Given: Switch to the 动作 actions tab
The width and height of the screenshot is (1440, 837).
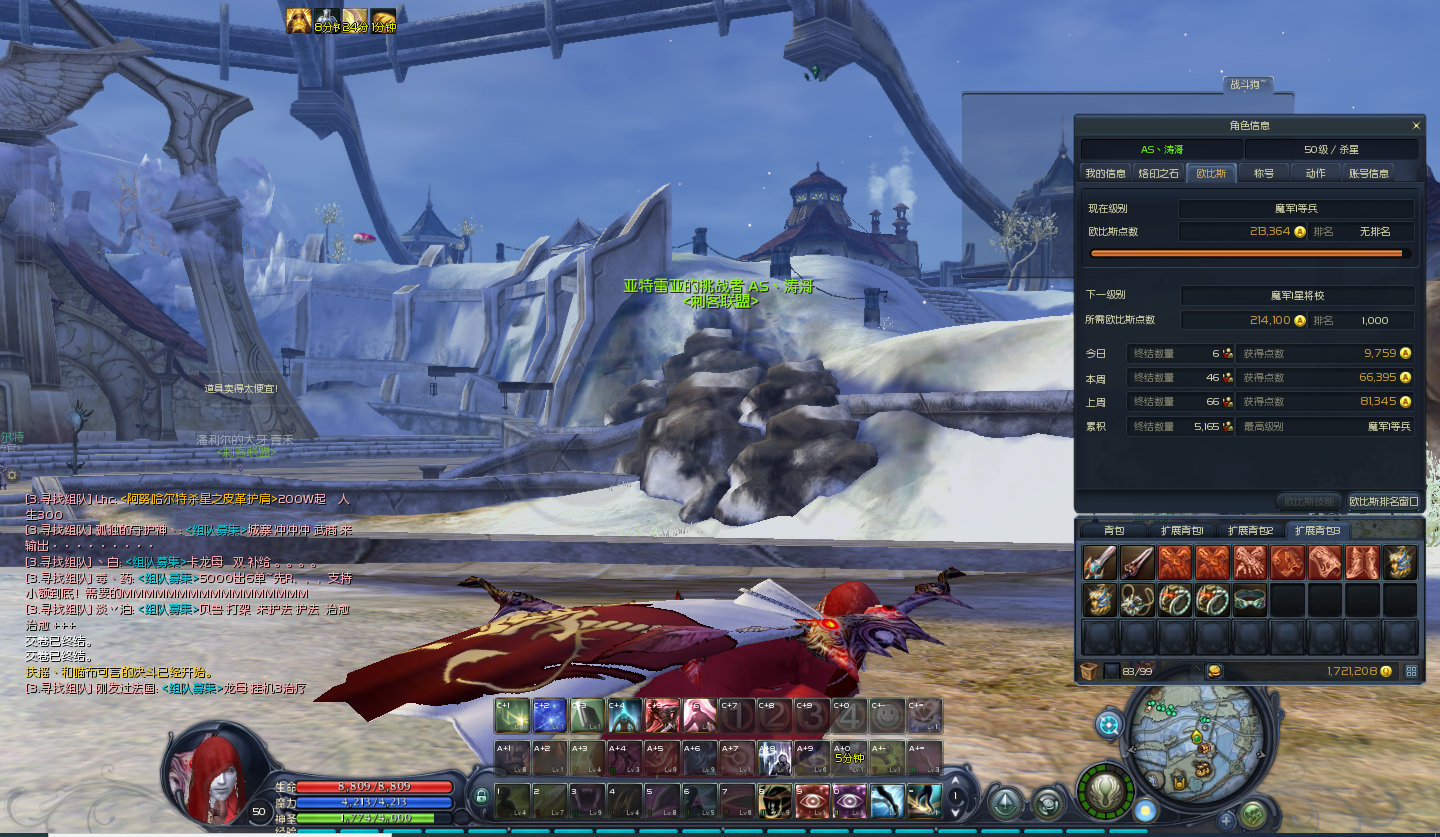Looking at the screenshot, I should coord(1315,173).
